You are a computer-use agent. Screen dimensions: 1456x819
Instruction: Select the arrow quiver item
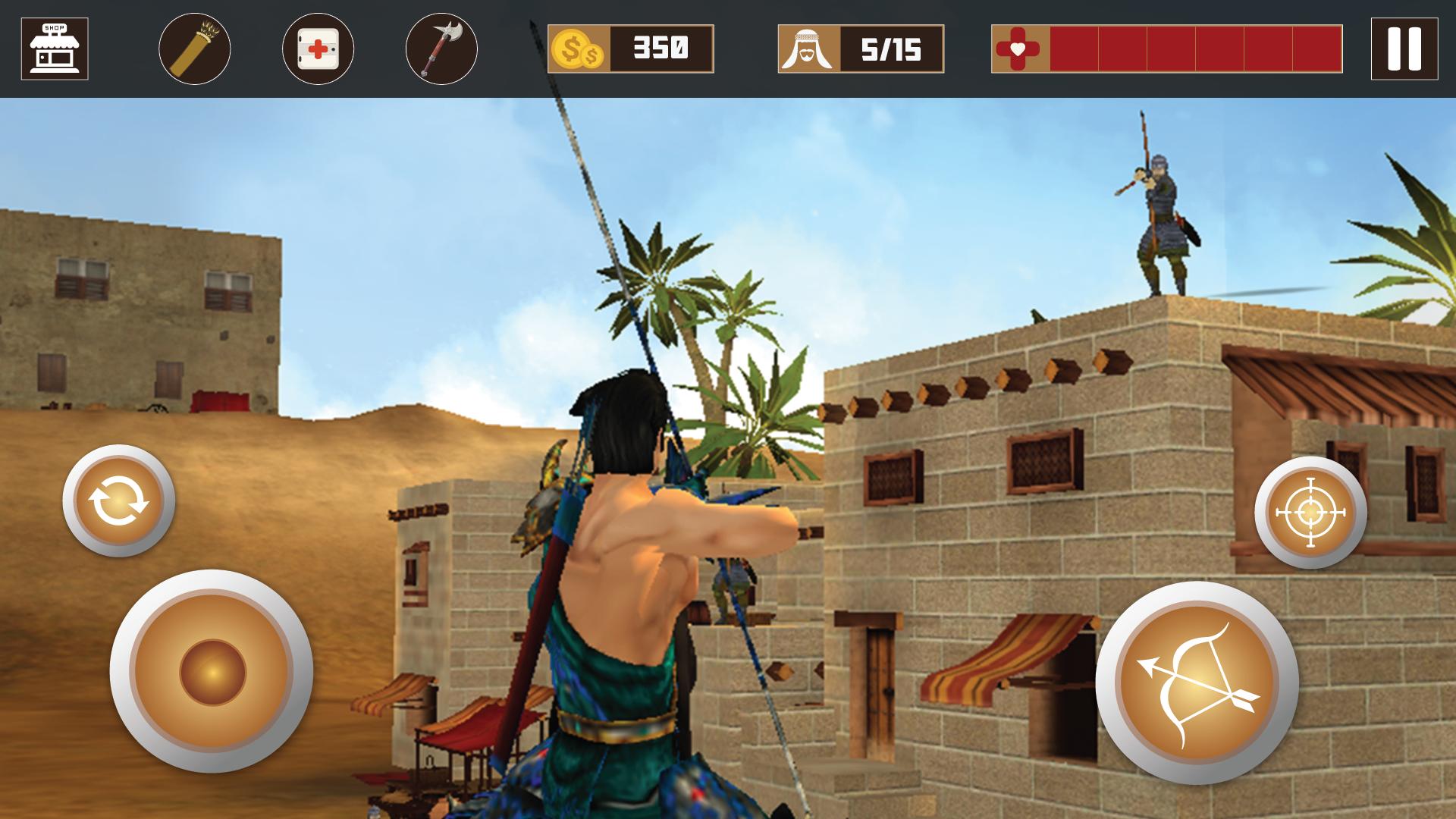tap(195, 49)
